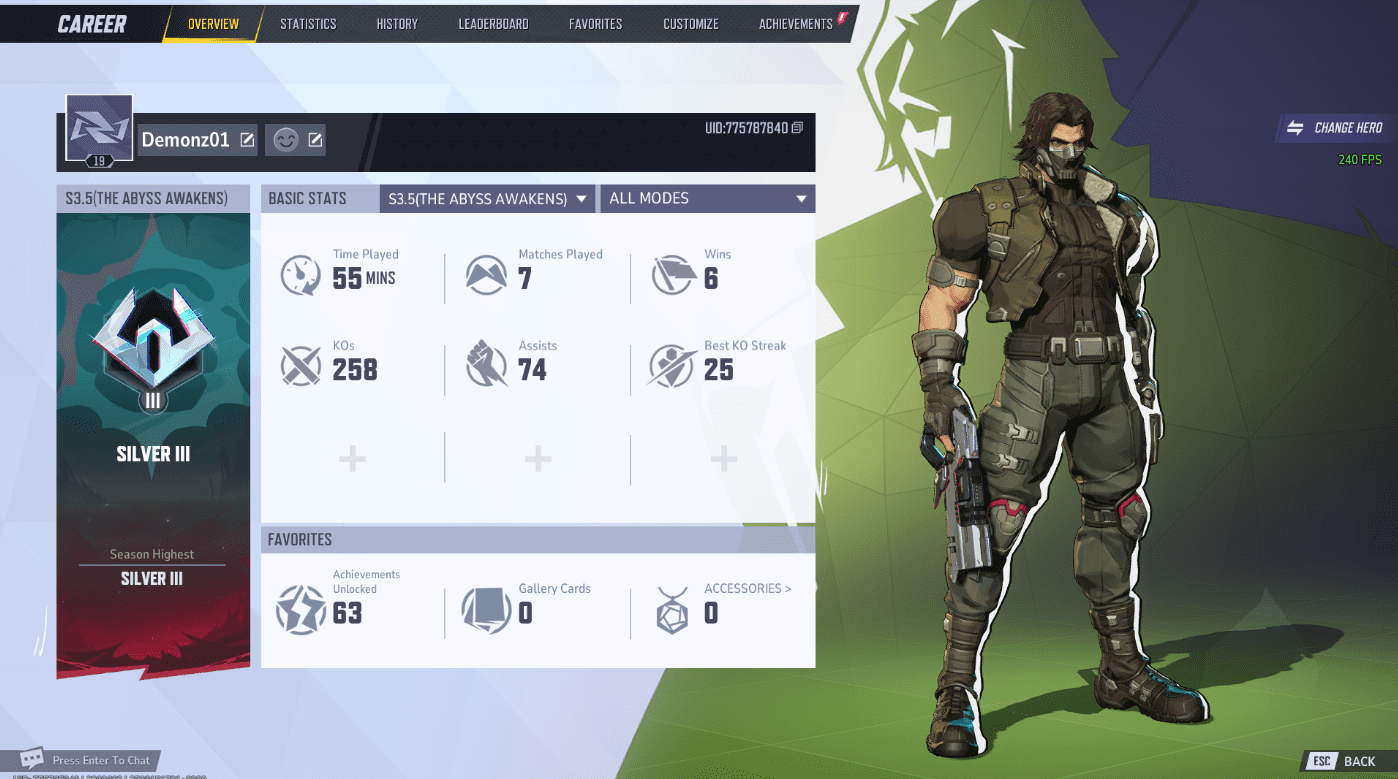Image resolution: width=1398 pixels, height=779 pixels.
Task: Open the ACCESSORIES link
Action: 747,588
